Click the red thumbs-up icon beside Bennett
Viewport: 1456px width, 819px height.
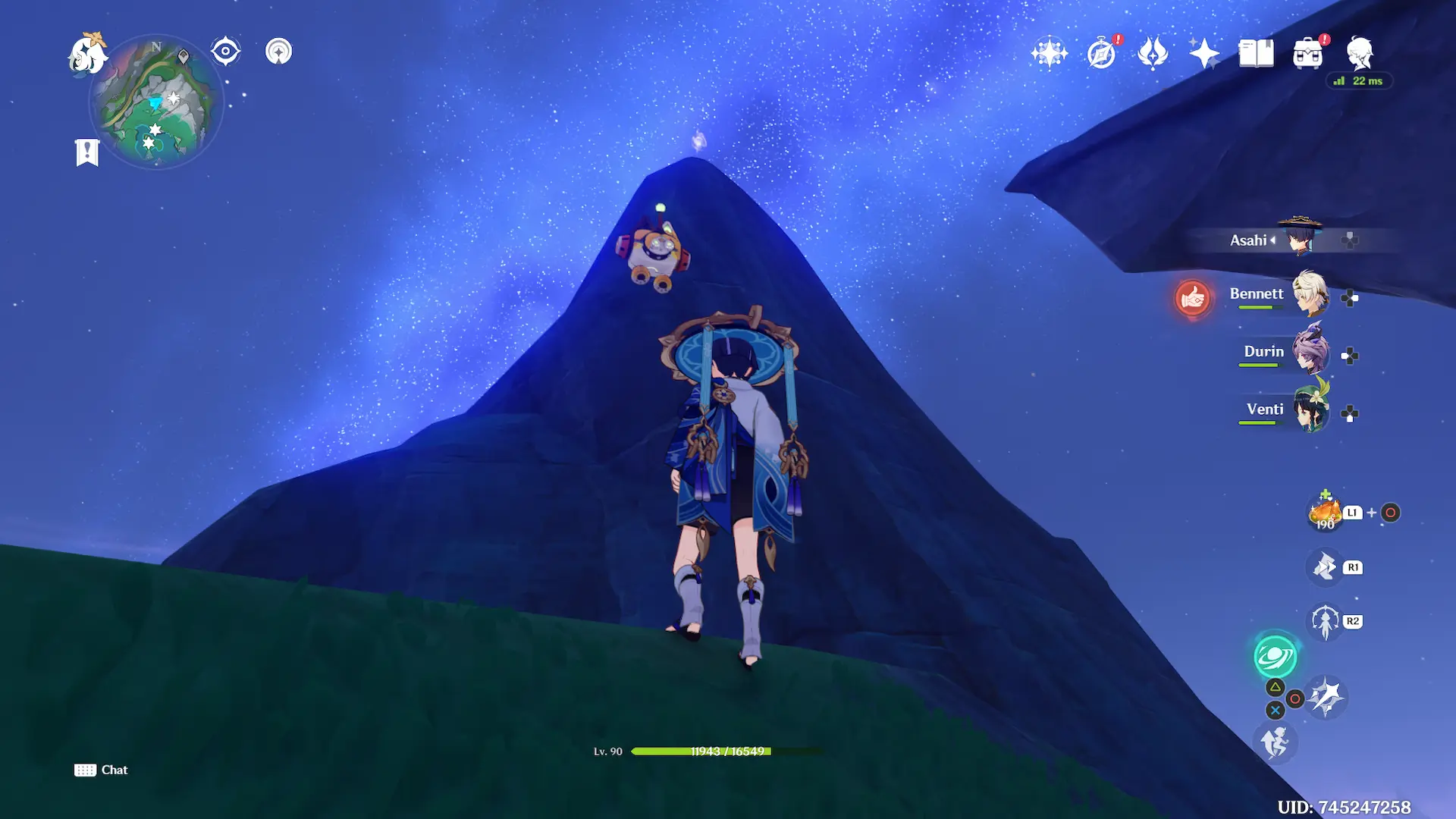1192,297
